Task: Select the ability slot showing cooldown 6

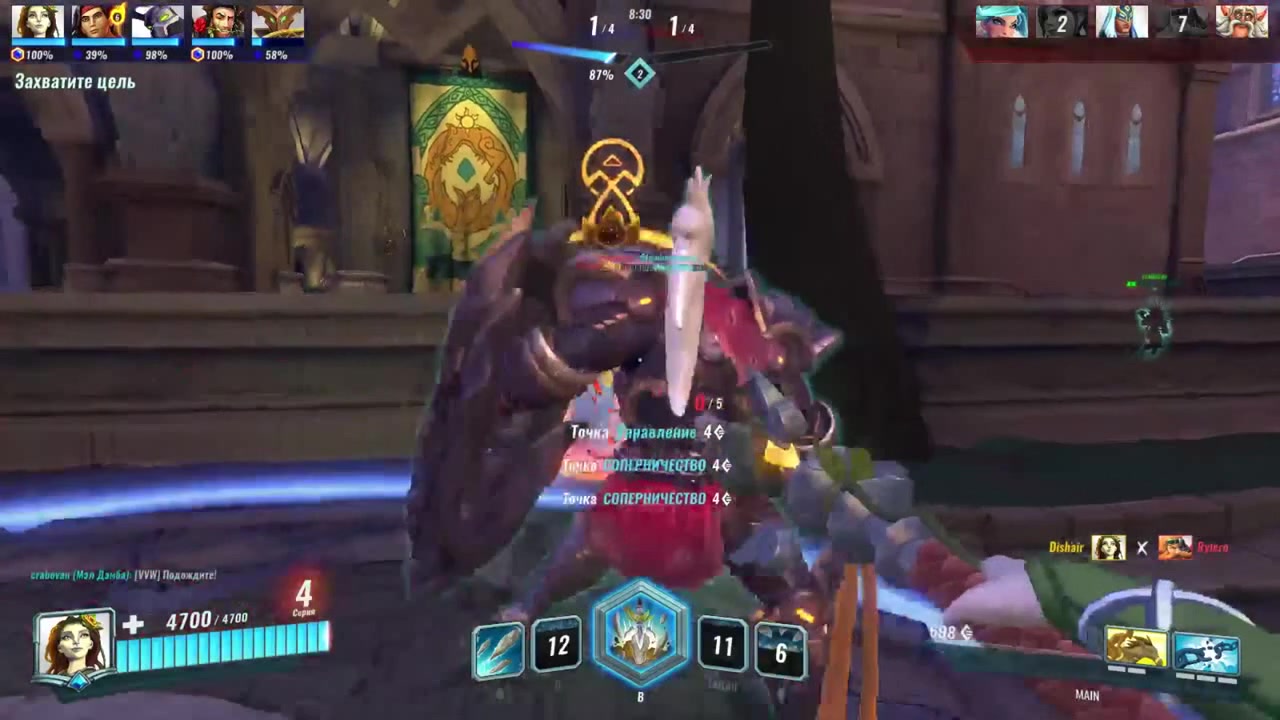Action: point(780,652)
